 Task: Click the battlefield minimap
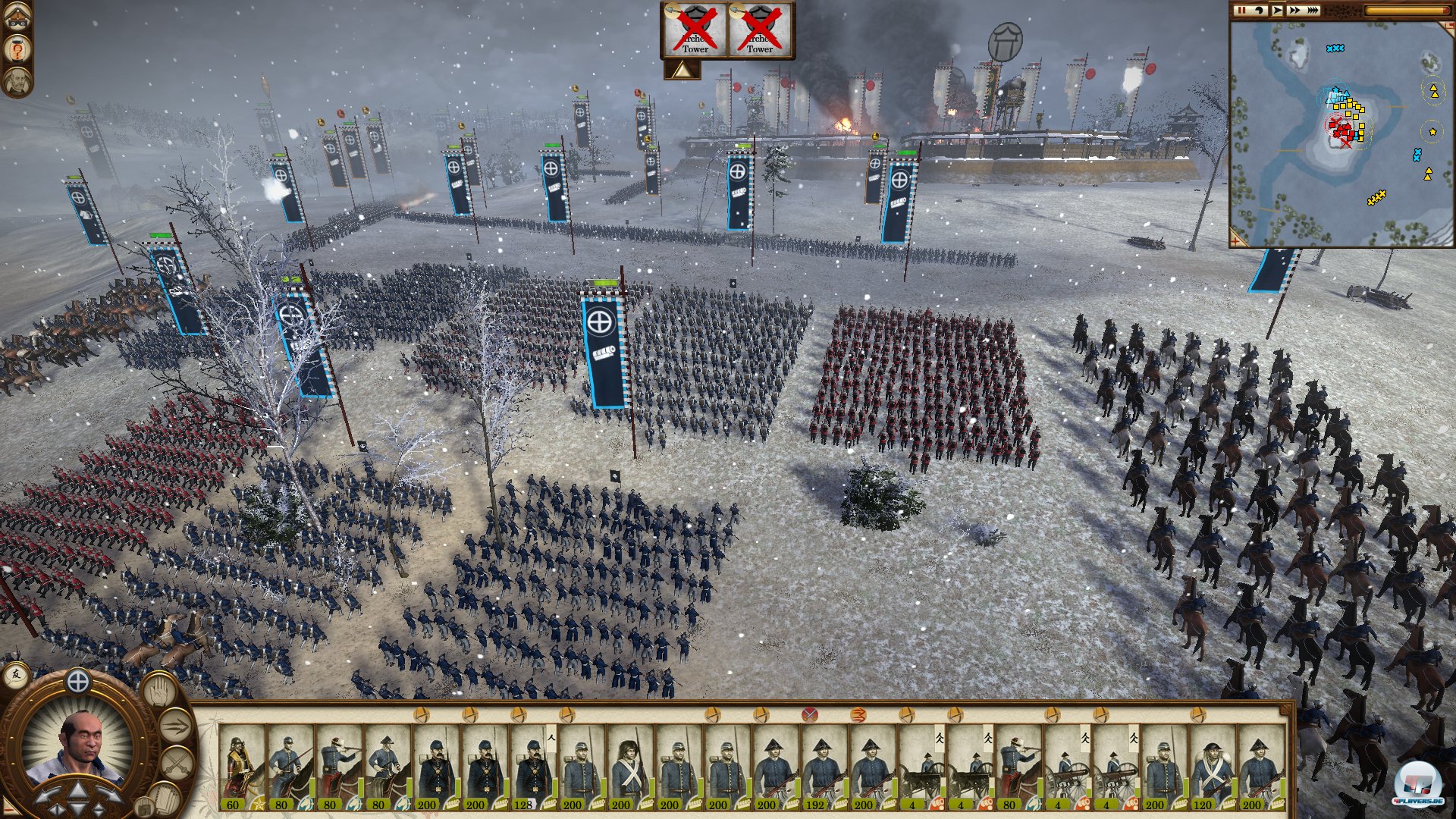[1341, 135]
